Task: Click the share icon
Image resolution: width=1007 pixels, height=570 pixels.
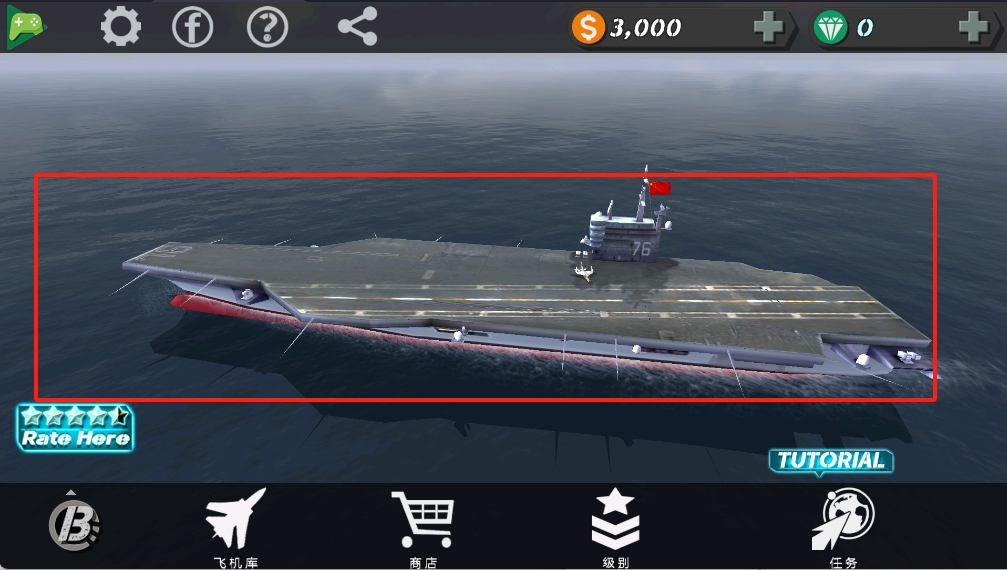Action: click(357, 27)
